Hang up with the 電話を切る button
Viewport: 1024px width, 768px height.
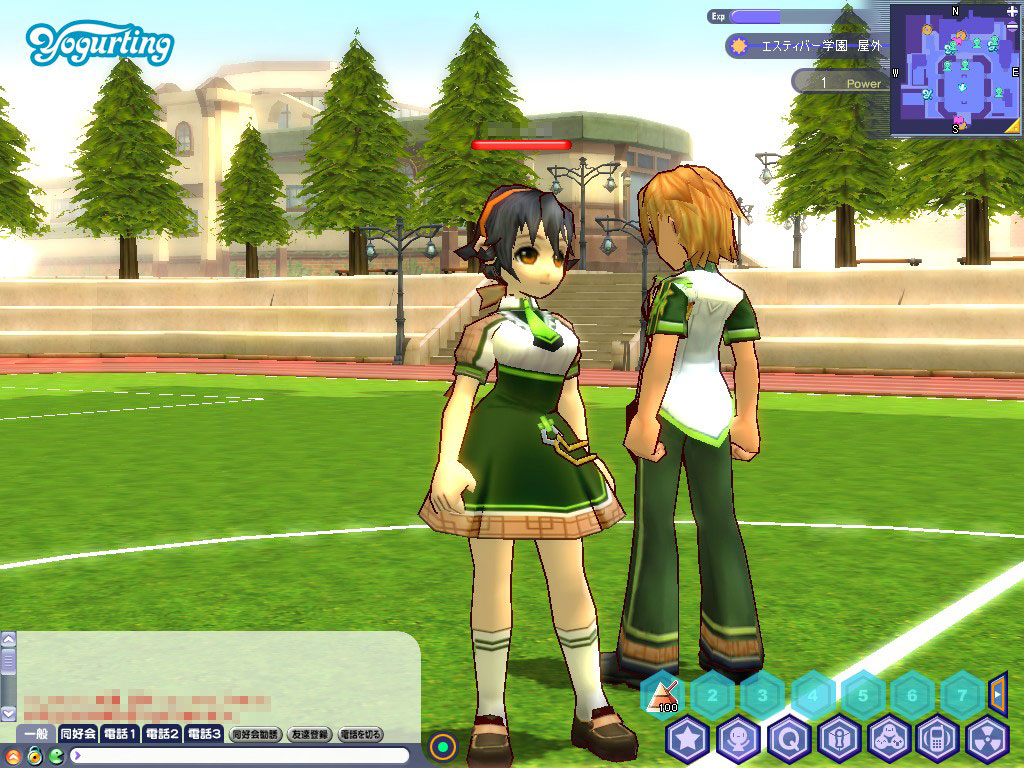[x=360, y=734]
